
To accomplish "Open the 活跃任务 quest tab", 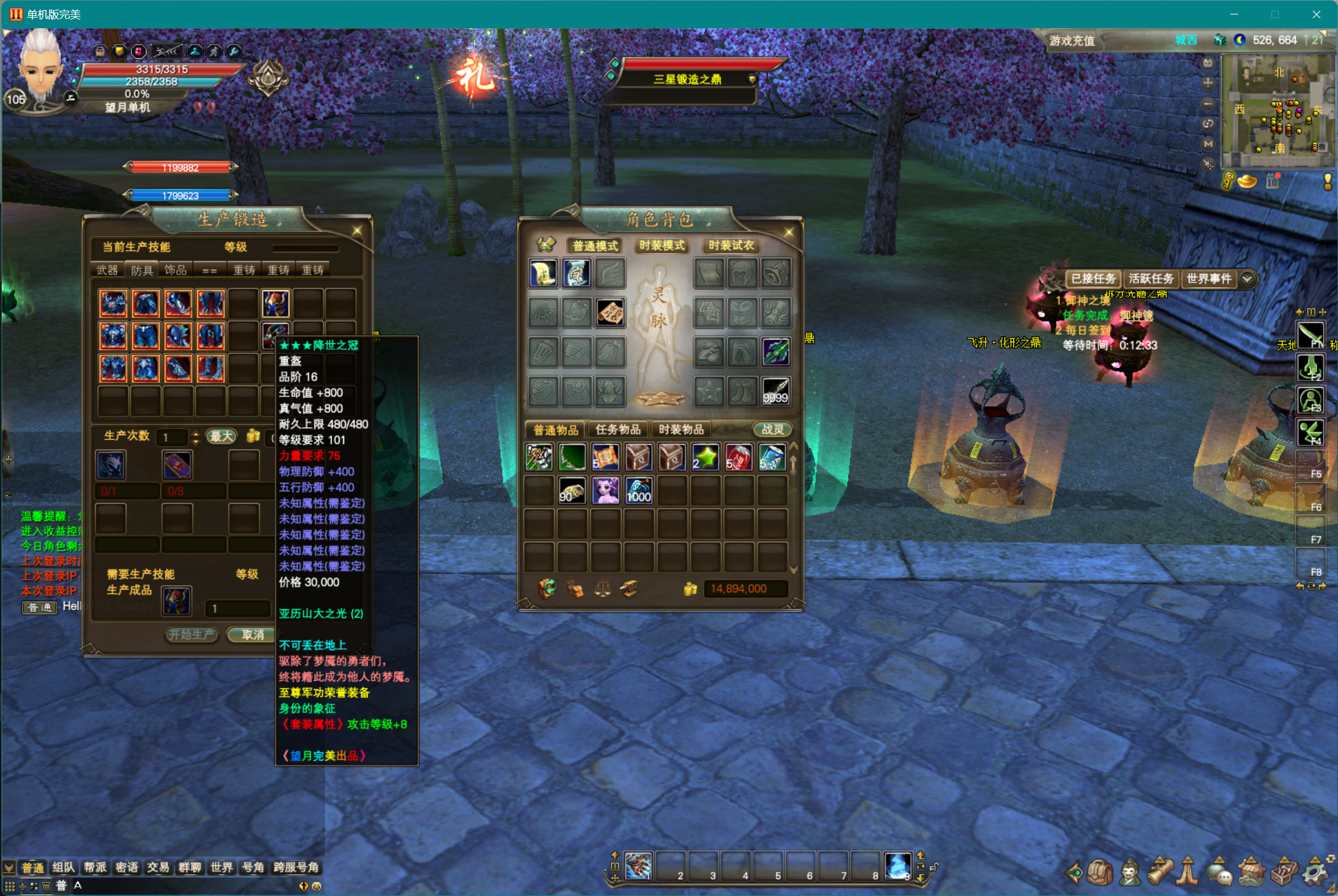I will 1151,279.
